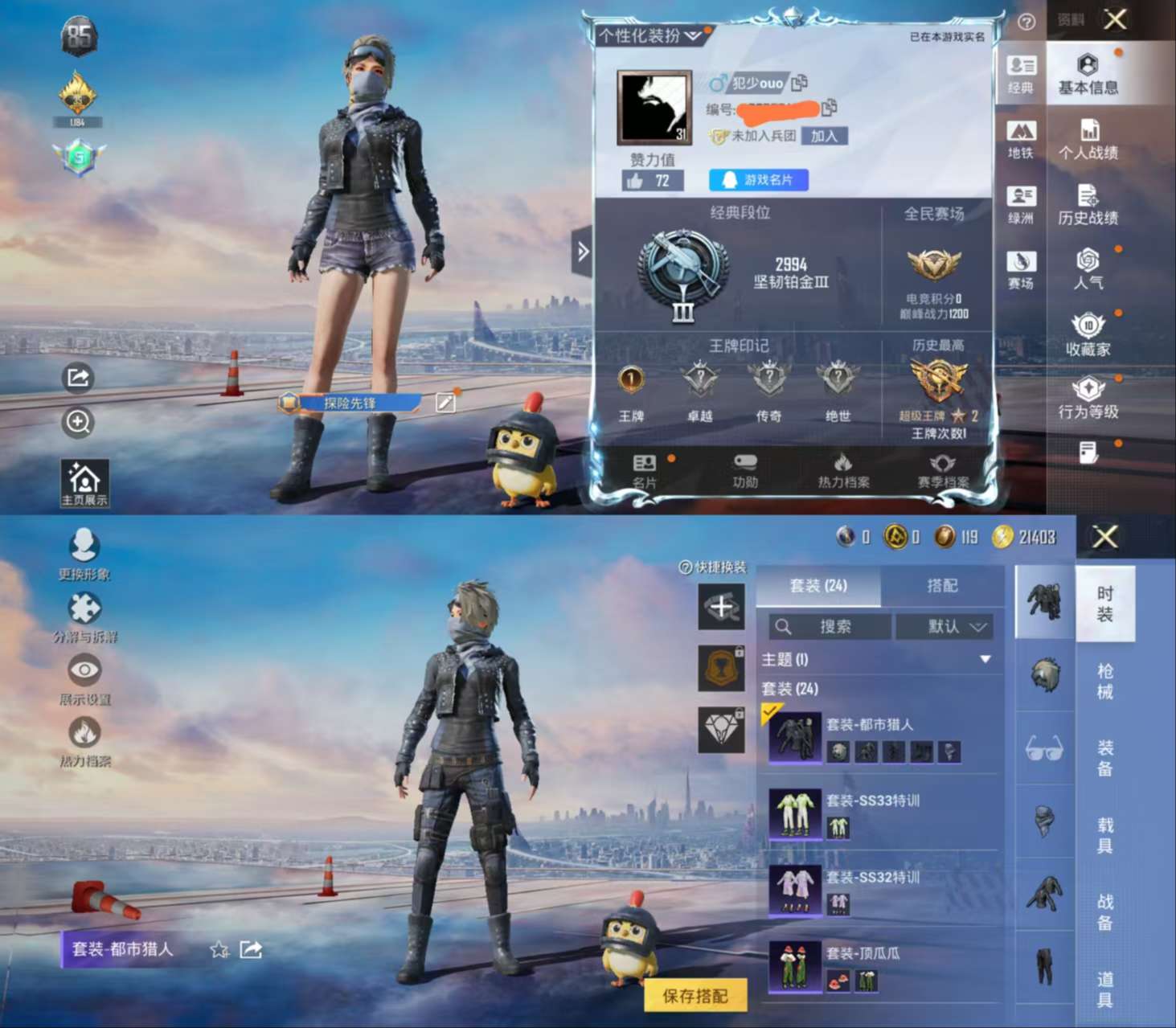This screenshot has height=1028, width=1176.
Task: Toggle the favorite star for 都市猎人 set
Action: 217,949
